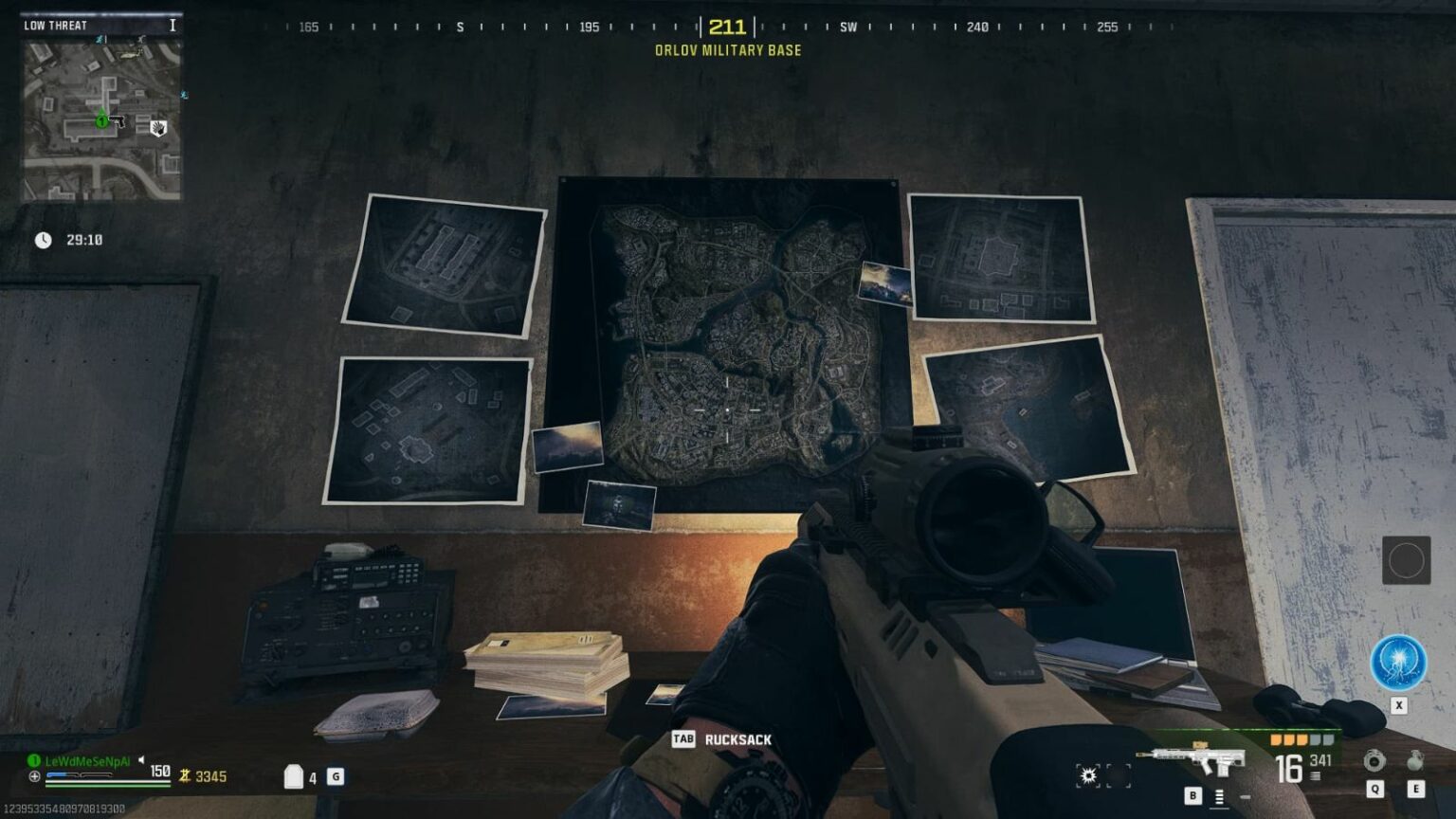Click the X key button for the field upgrade
This screenshot has width=1456, height=819.
(1398, 704)
